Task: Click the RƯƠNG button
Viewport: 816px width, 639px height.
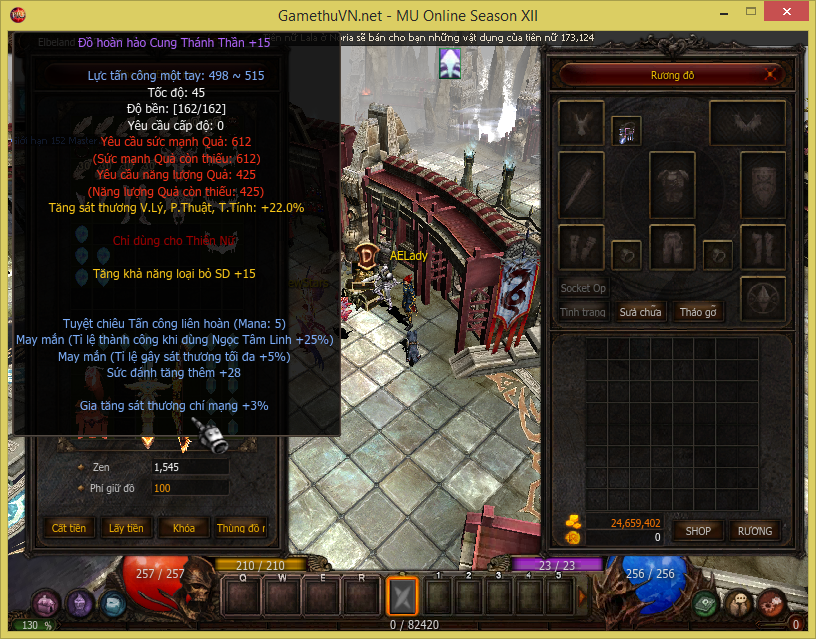Action: [x=754, y=530]
